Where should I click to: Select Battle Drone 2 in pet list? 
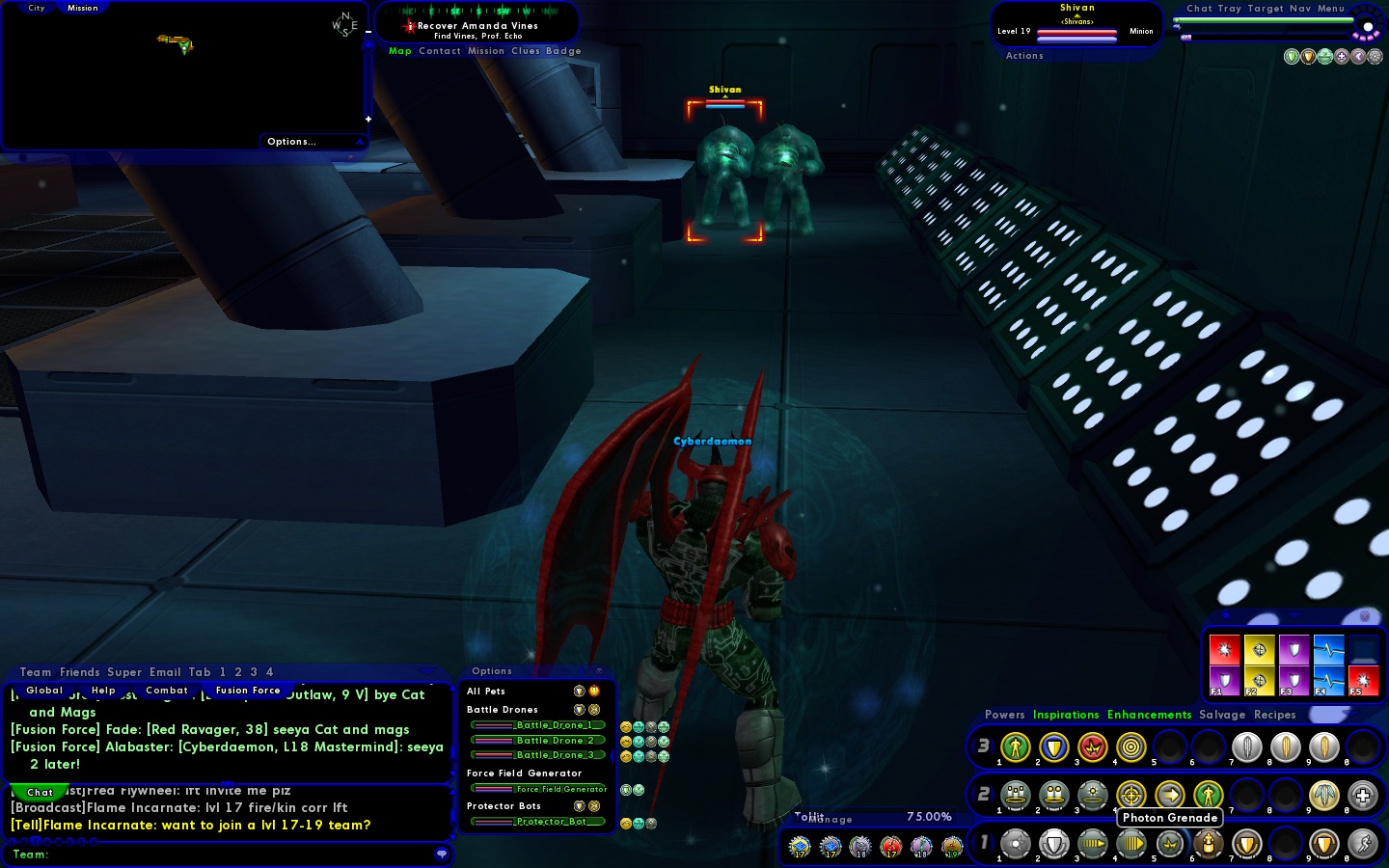[538, 741]
